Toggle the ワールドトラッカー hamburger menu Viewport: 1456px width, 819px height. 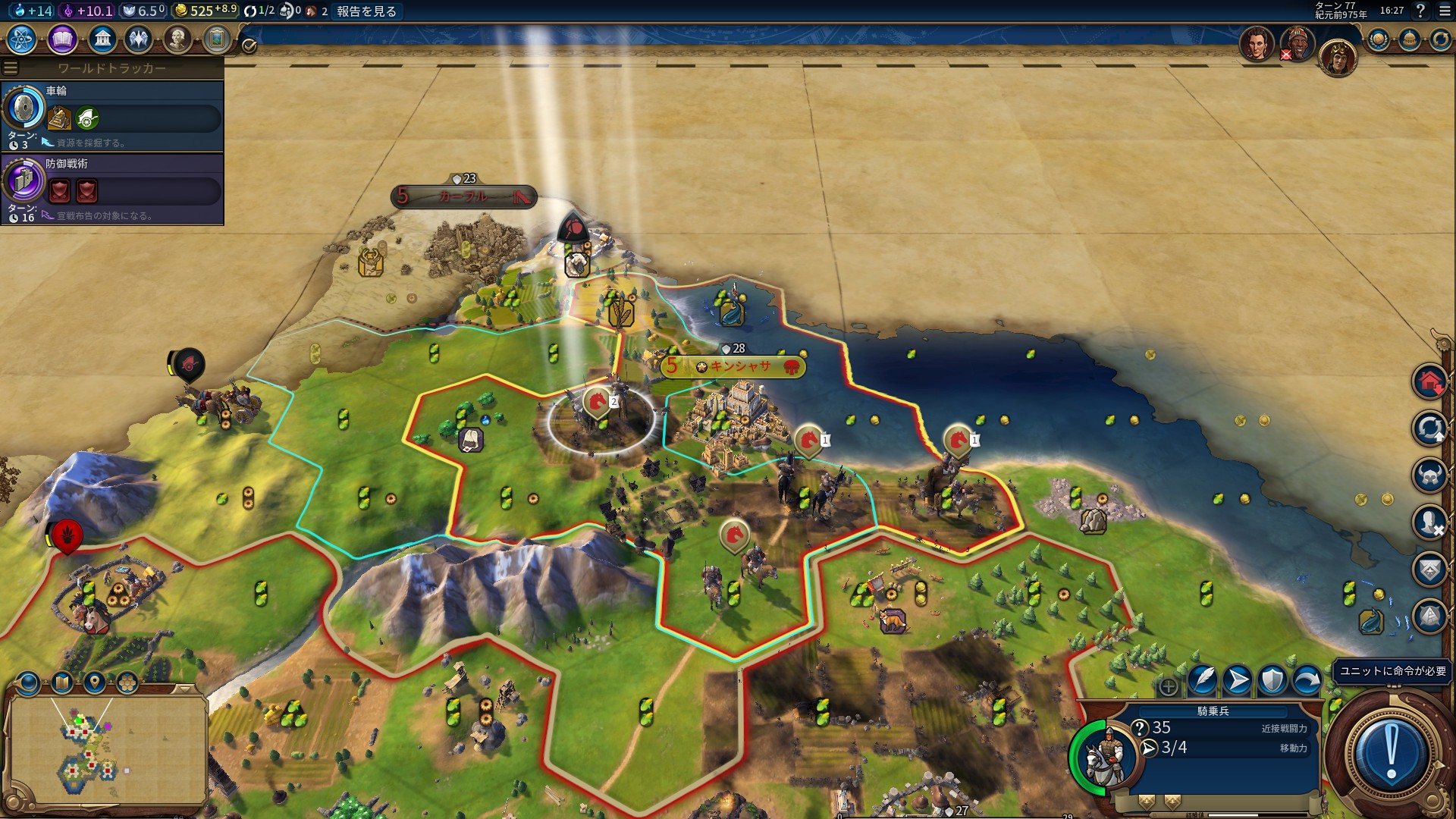pos(11,68)
